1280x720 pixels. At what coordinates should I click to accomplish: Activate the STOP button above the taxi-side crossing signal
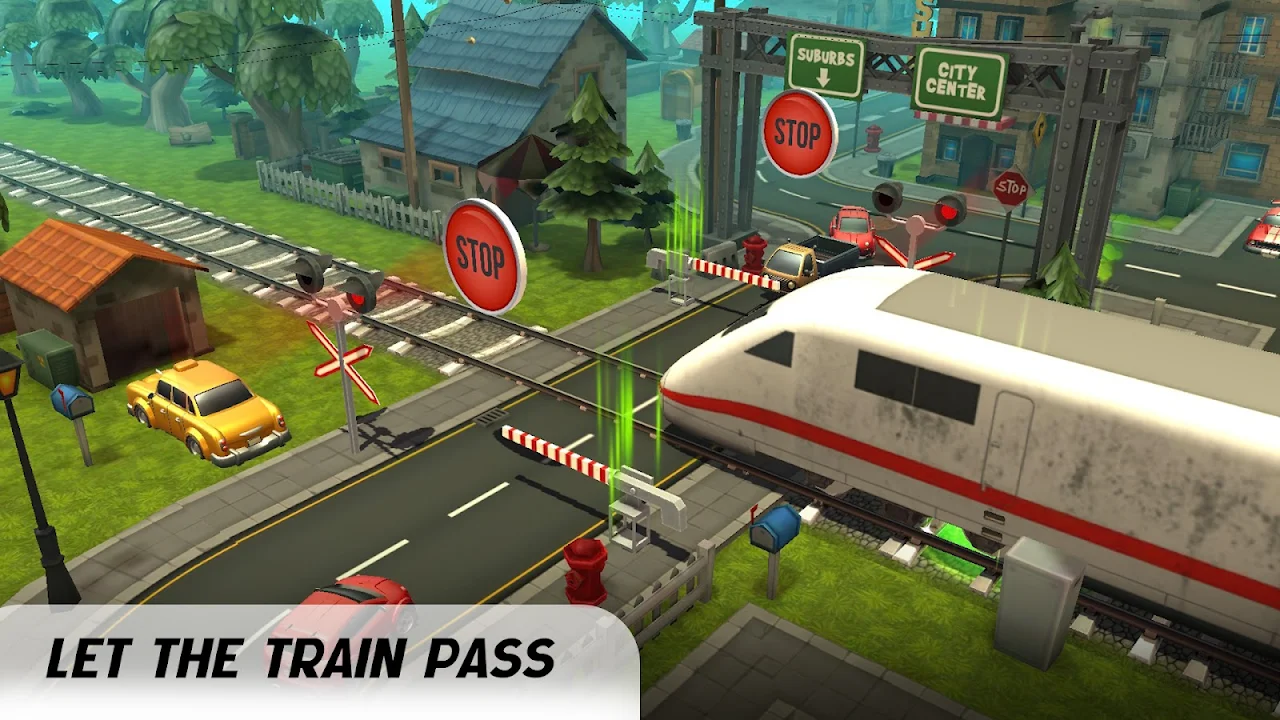484,255
